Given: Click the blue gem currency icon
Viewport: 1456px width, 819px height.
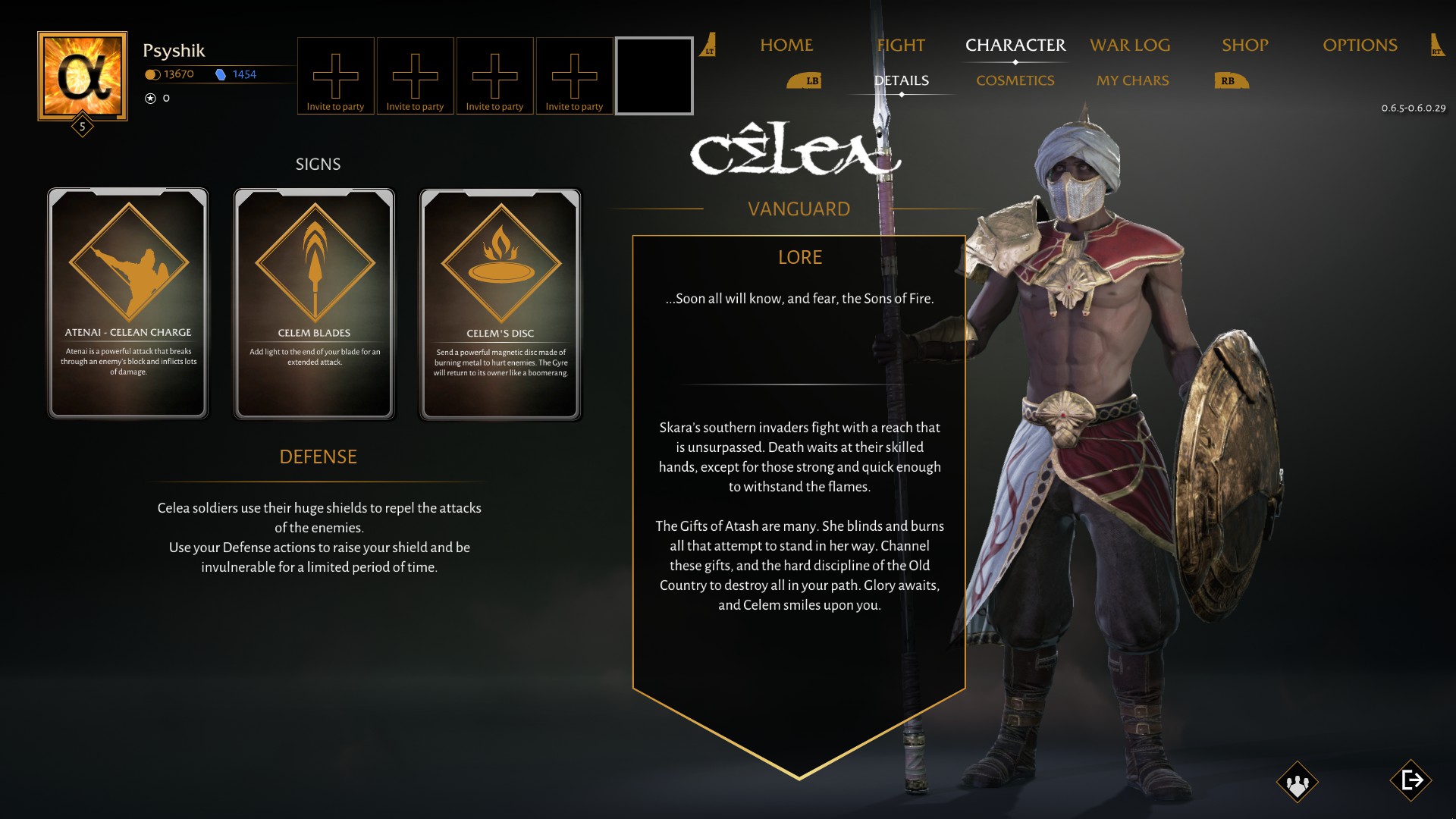Looking at the screenshot, I should [x=221, y=74].
